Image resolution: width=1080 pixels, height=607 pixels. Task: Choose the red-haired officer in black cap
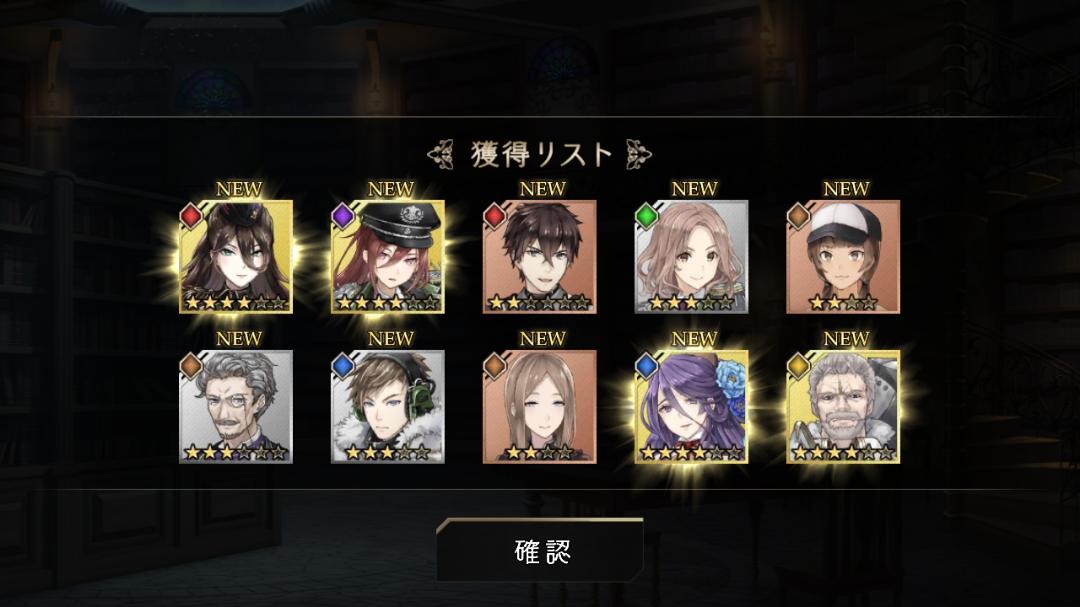[388, 257]
